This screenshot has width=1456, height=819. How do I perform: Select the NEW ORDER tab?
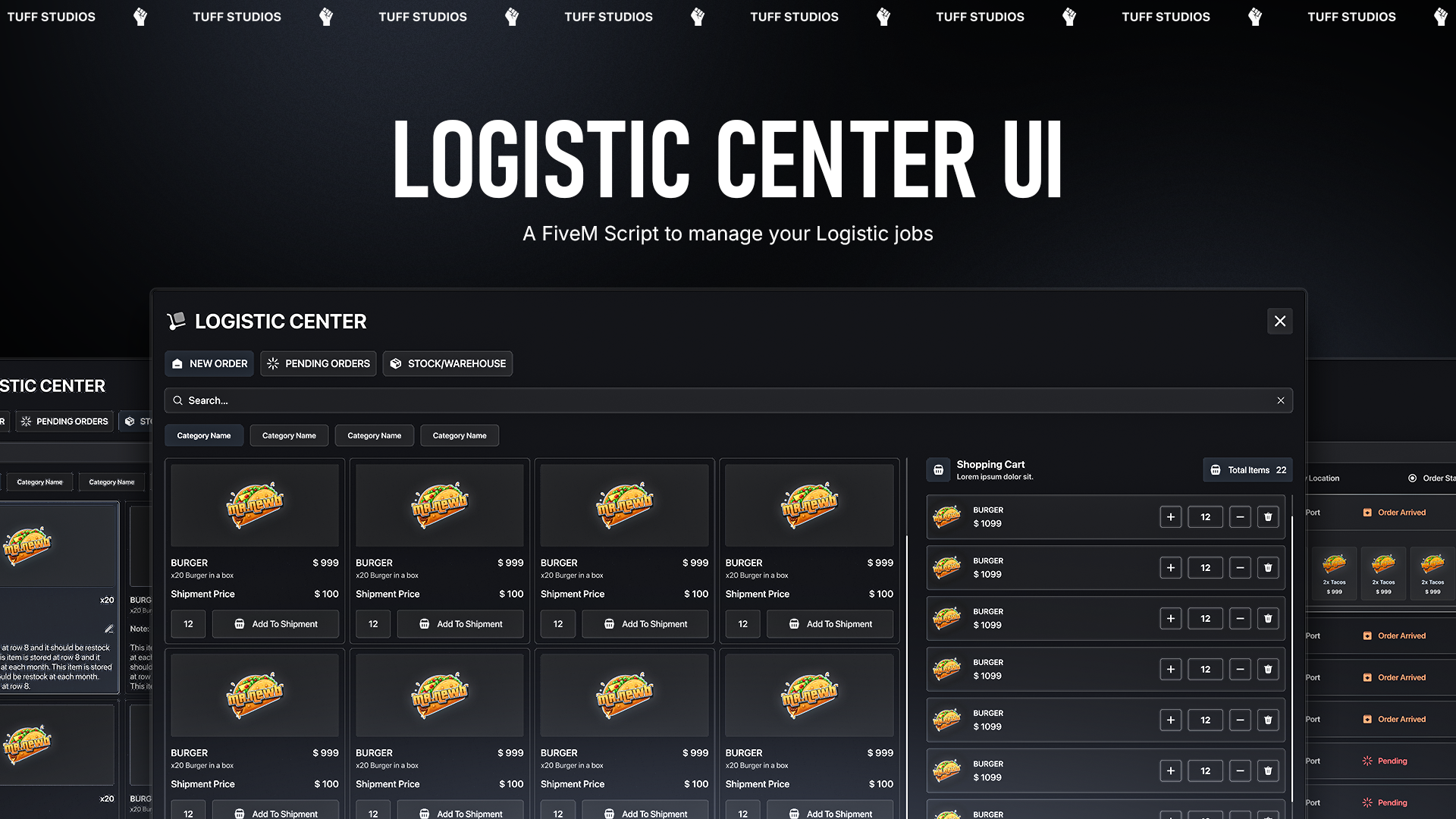(x=209, y=363)
